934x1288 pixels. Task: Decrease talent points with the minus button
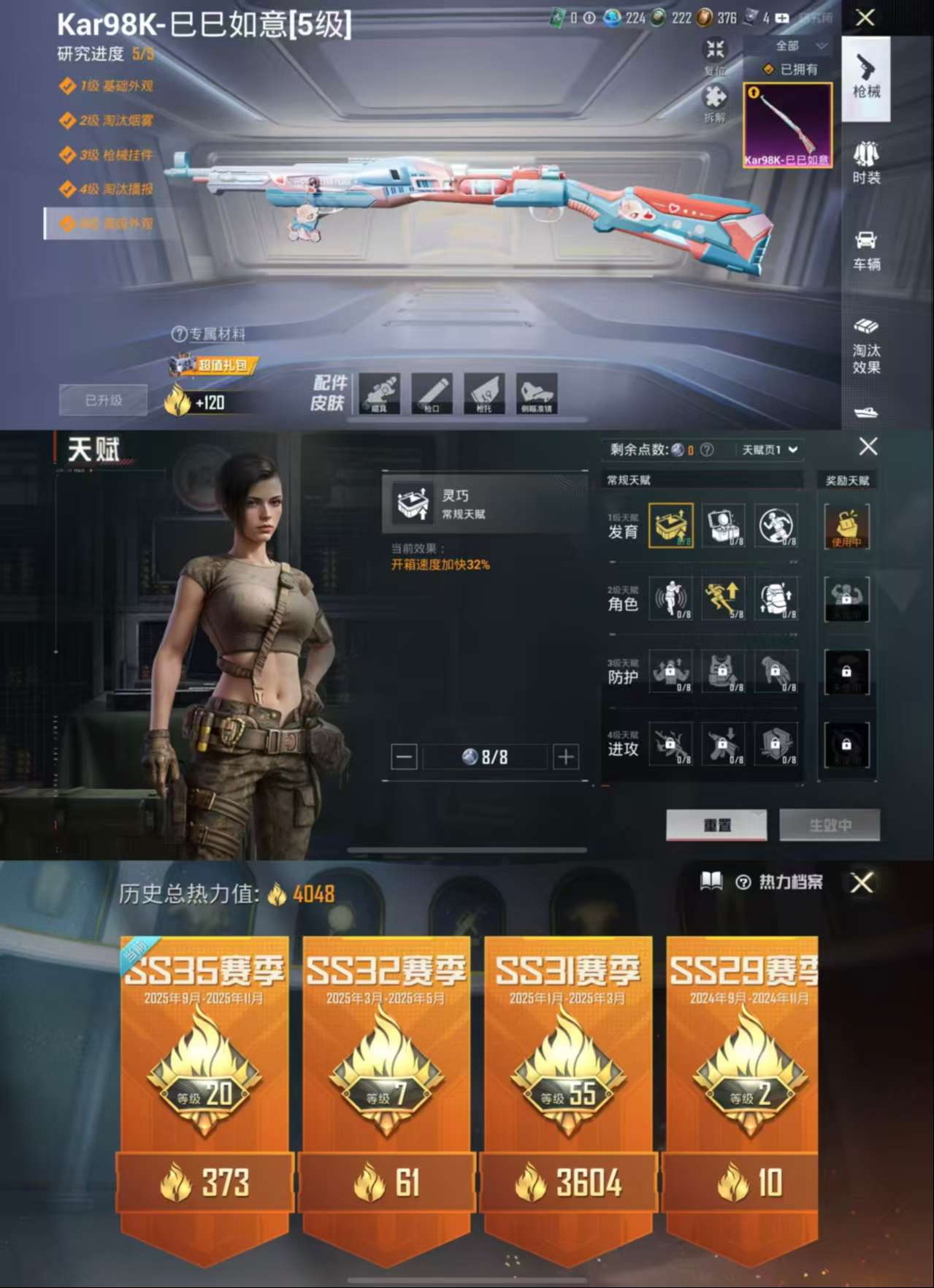pos(404,757)
